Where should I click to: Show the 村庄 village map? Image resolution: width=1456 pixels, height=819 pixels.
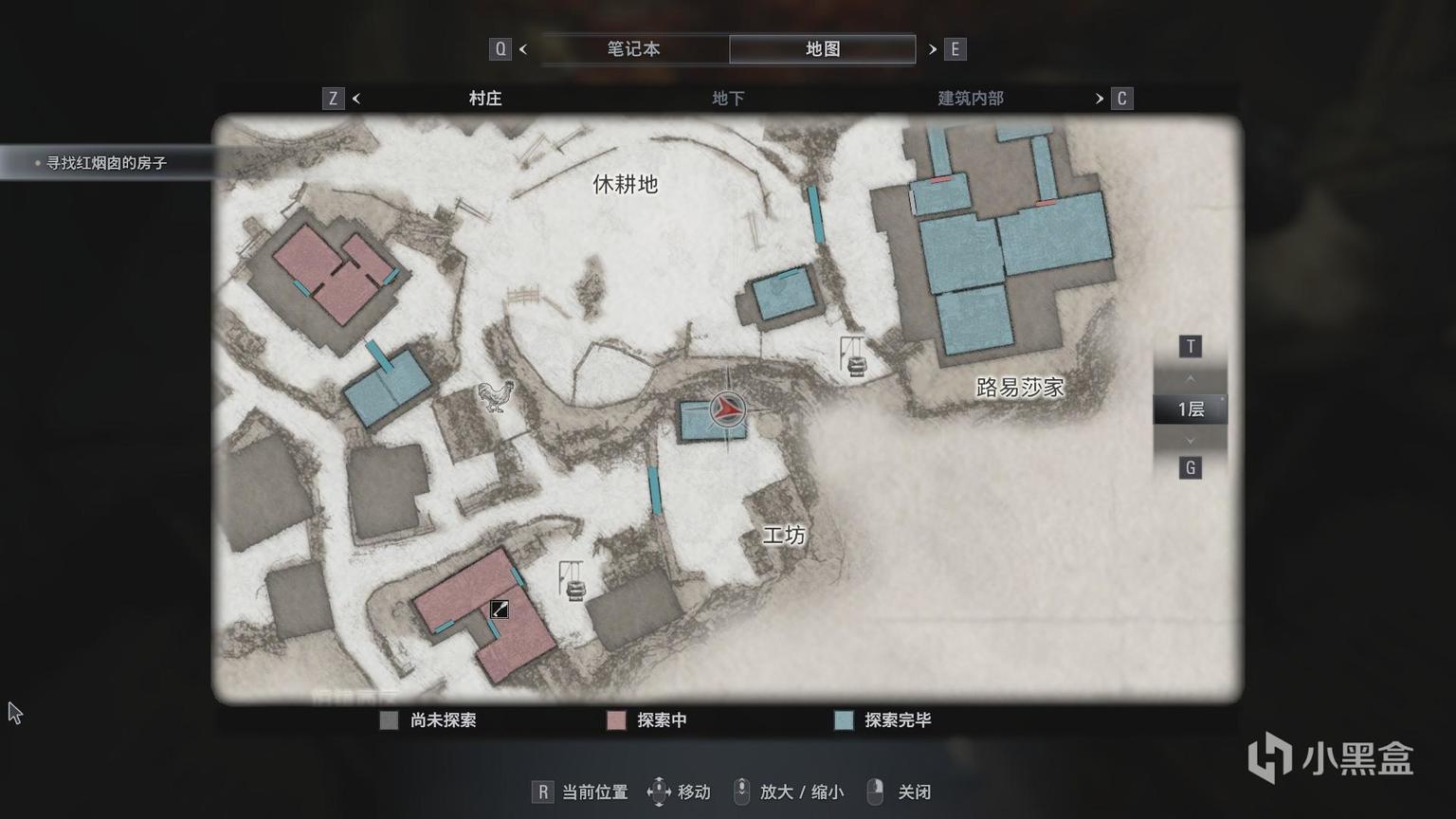tap(485, 99)
